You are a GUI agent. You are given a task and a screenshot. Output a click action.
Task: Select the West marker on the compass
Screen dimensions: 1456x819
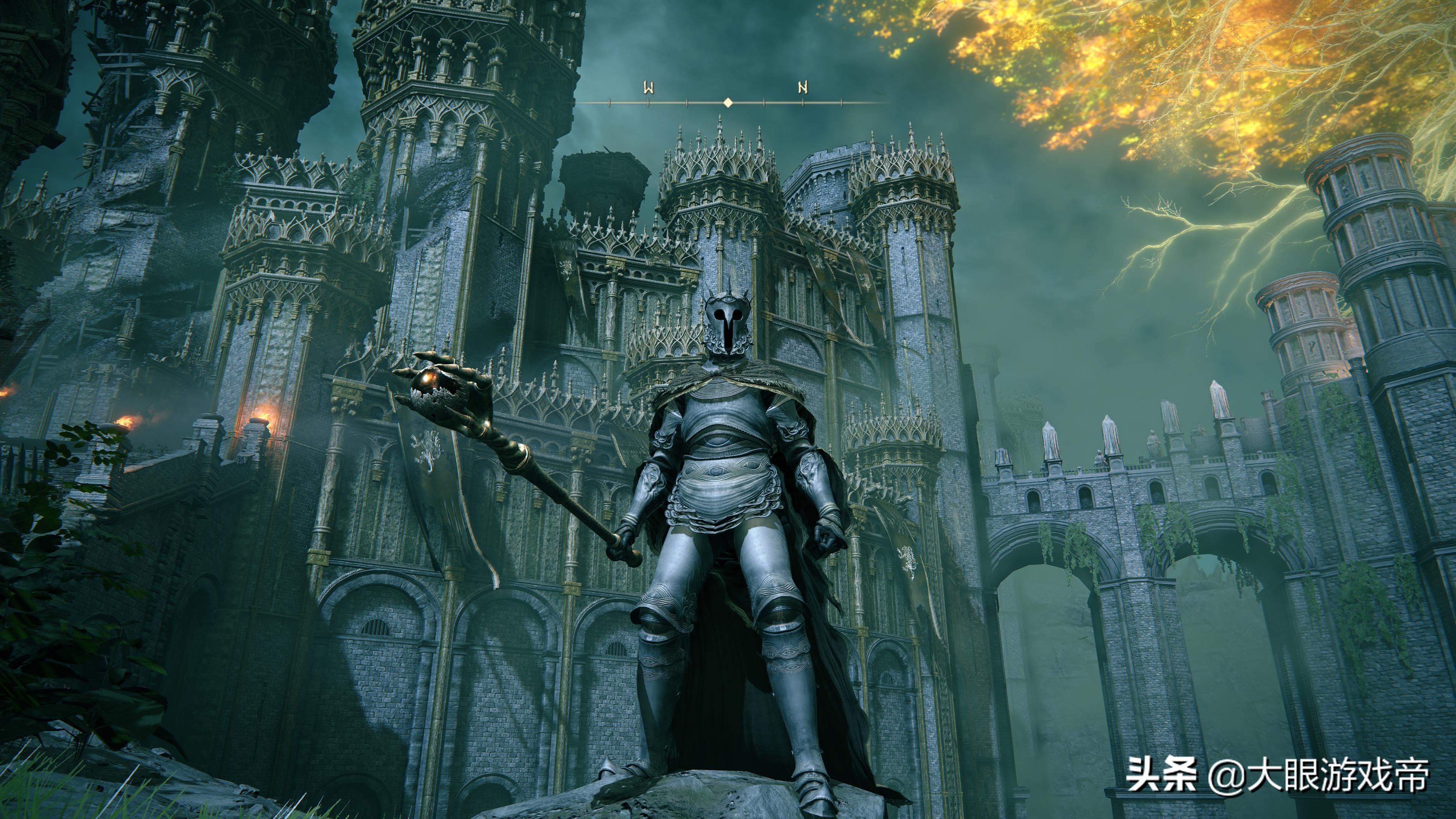pos(649,88)
